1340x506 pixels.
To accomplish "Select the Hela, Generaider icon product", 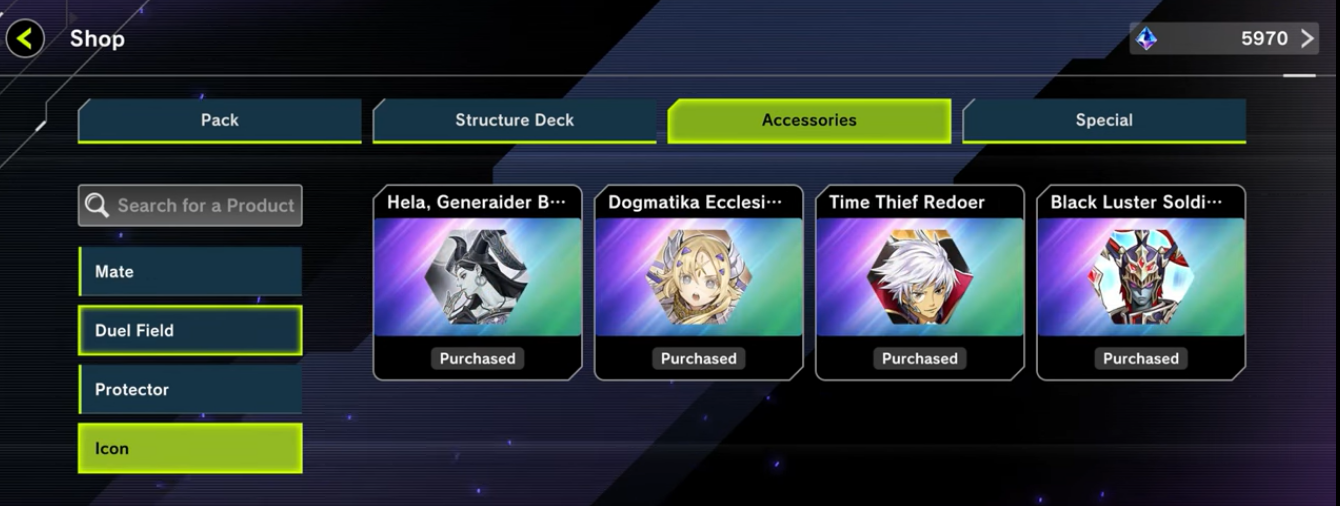I will (x=477, y=282).
